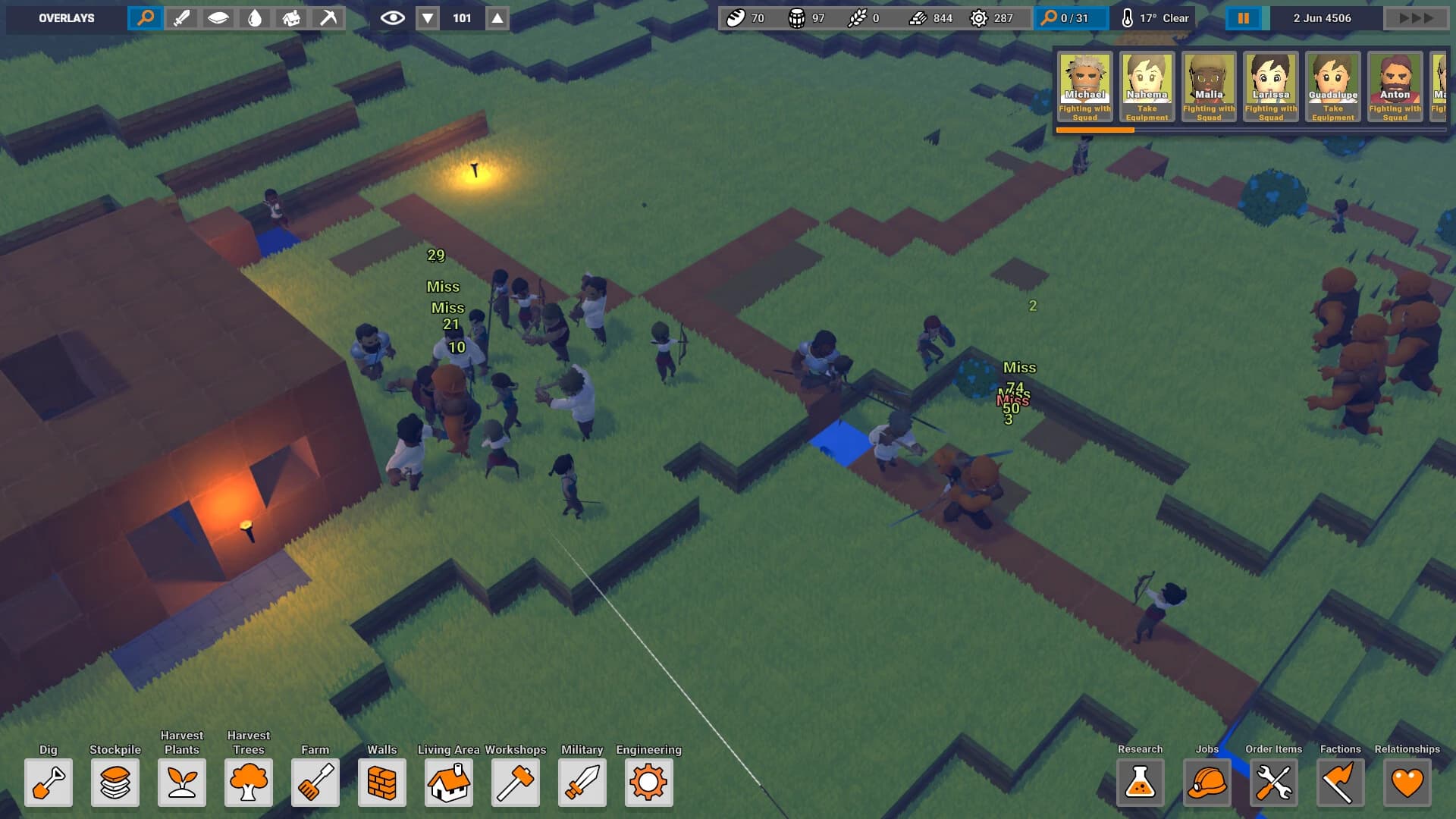Open the Relationships panel
Screen dimensions: 1456x819
1407,783
